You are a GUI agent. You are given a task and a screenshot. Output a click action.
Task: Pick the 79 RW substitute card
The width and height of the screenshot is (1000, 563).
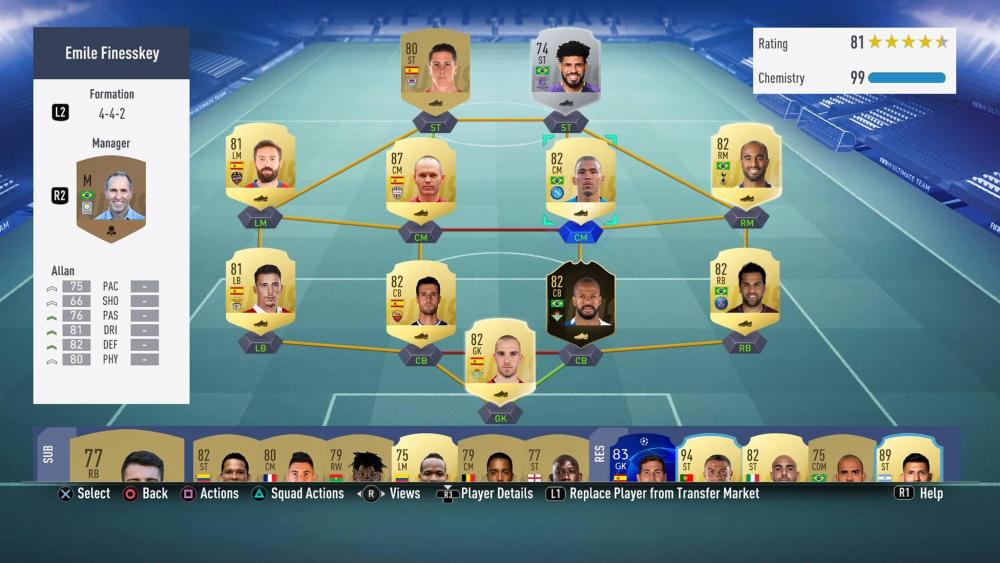356,459
